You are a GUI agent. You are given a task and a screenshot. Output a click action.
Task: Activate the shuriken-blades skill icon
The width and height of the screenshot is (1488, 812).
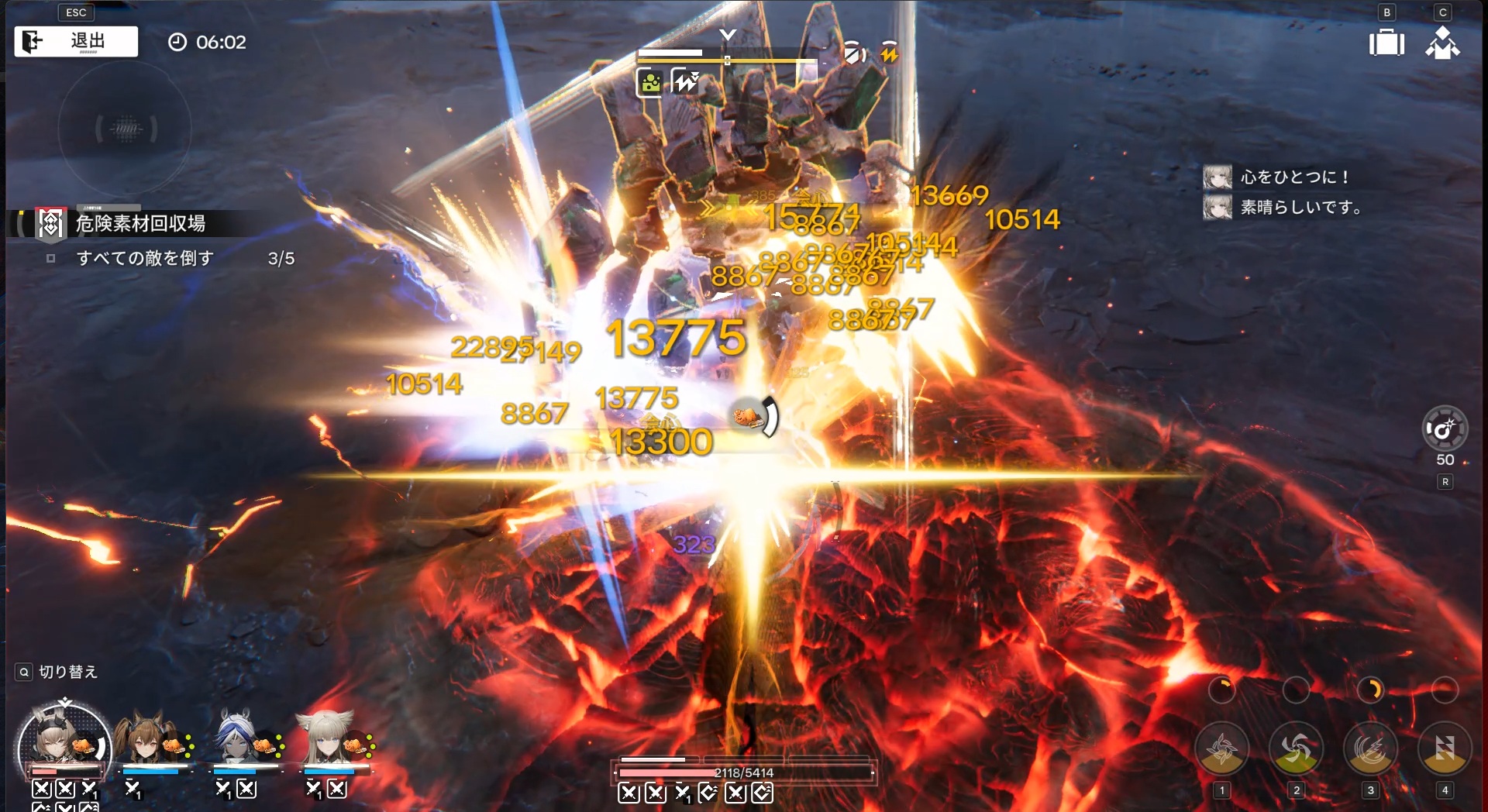click(1221, 748)
